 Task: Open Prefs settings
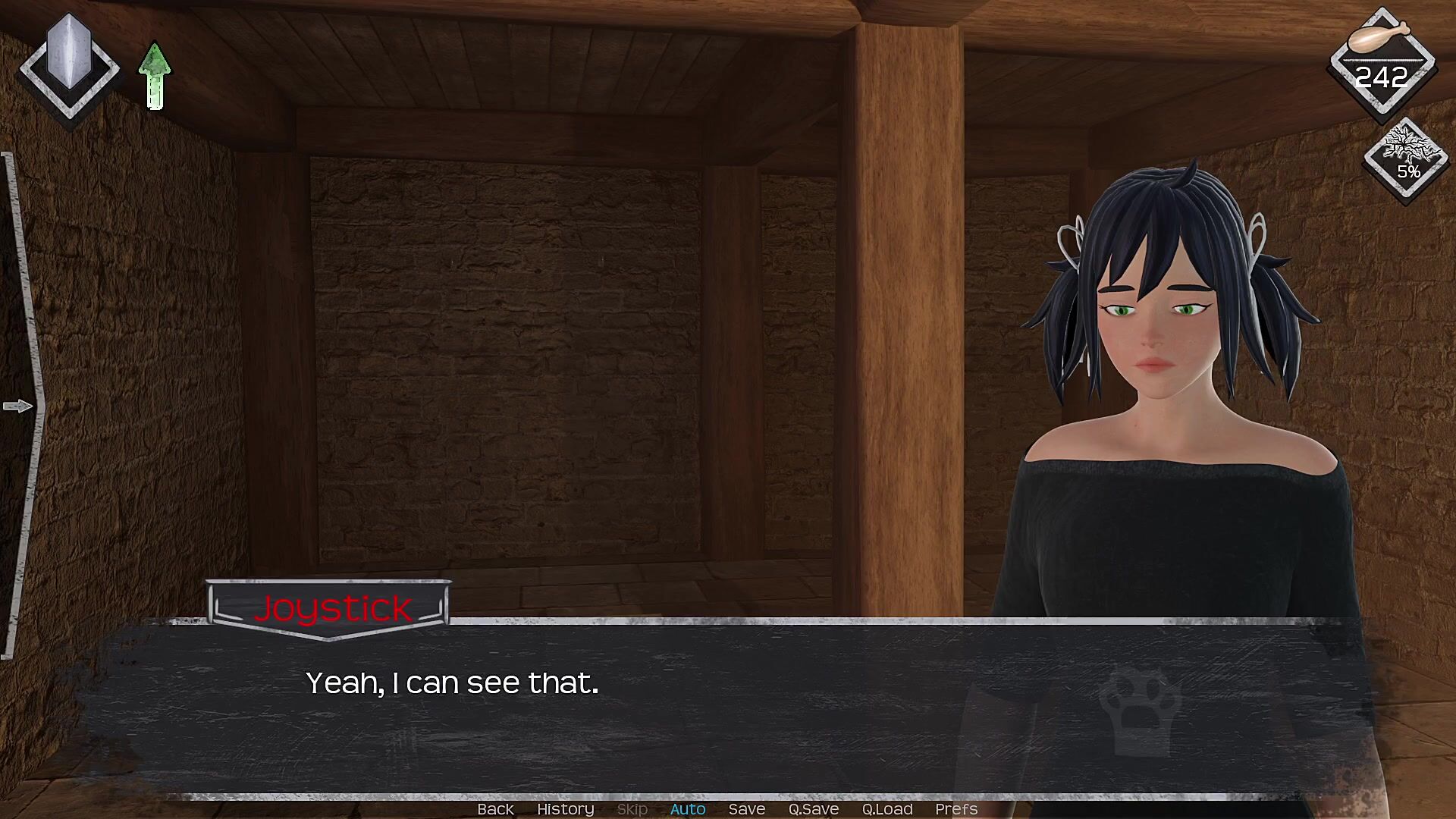[955, 809]
